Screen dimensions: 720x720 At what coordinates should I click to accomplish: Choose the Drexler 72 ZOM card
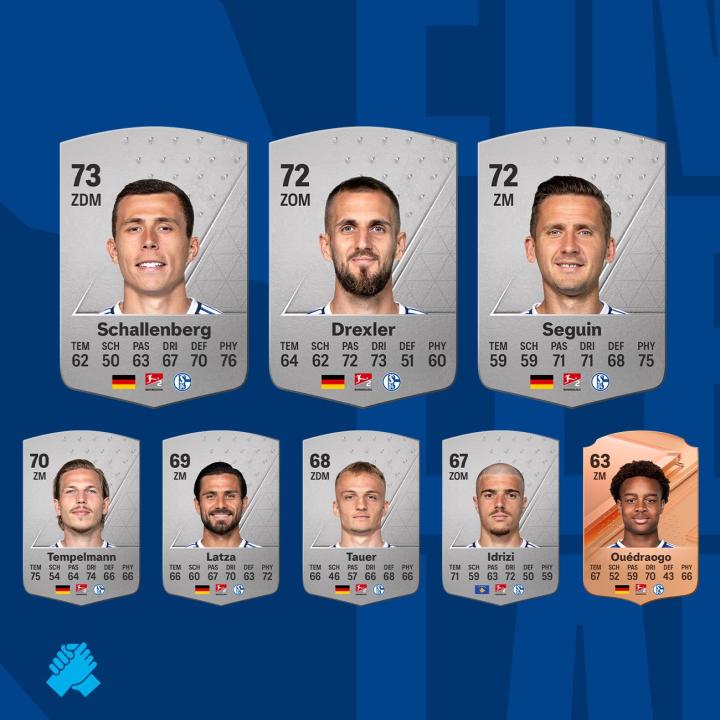click(362, 268)
